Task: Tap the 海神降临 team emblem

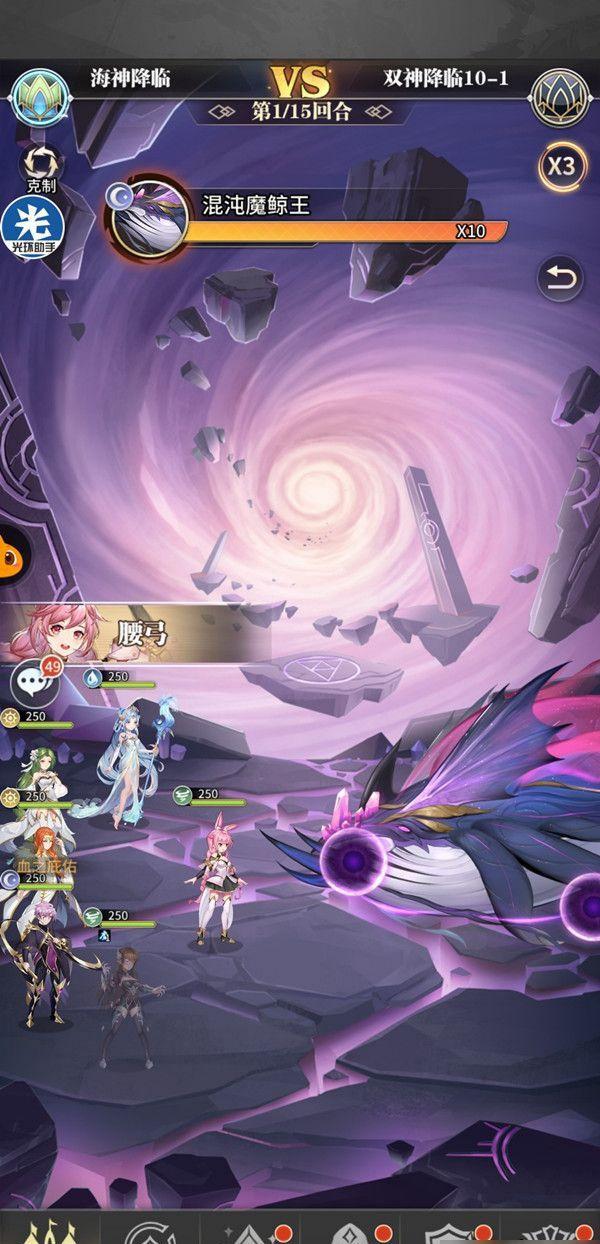Action: pyautogui.click(x=37, y=95)
